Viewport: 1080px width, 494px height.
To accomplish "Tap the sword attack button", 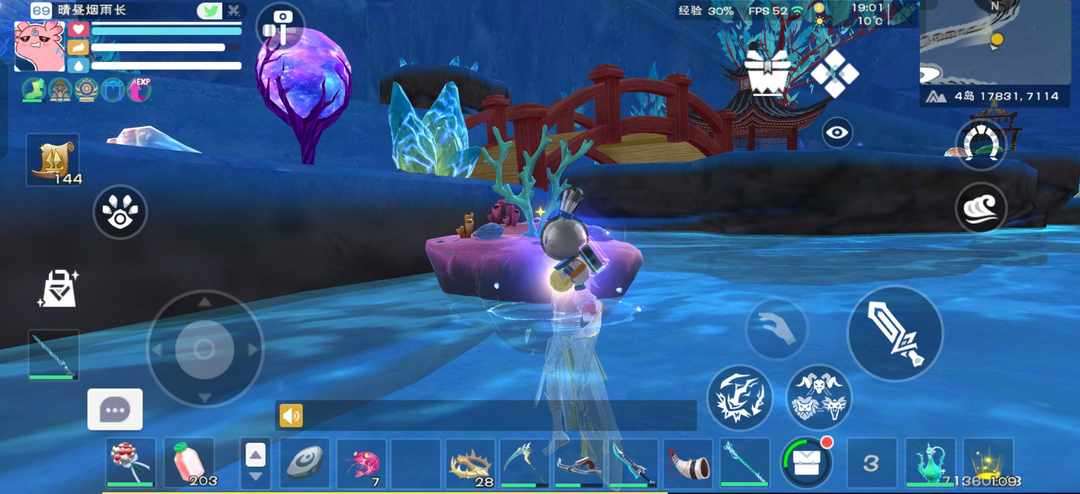I will coord(895,333).
